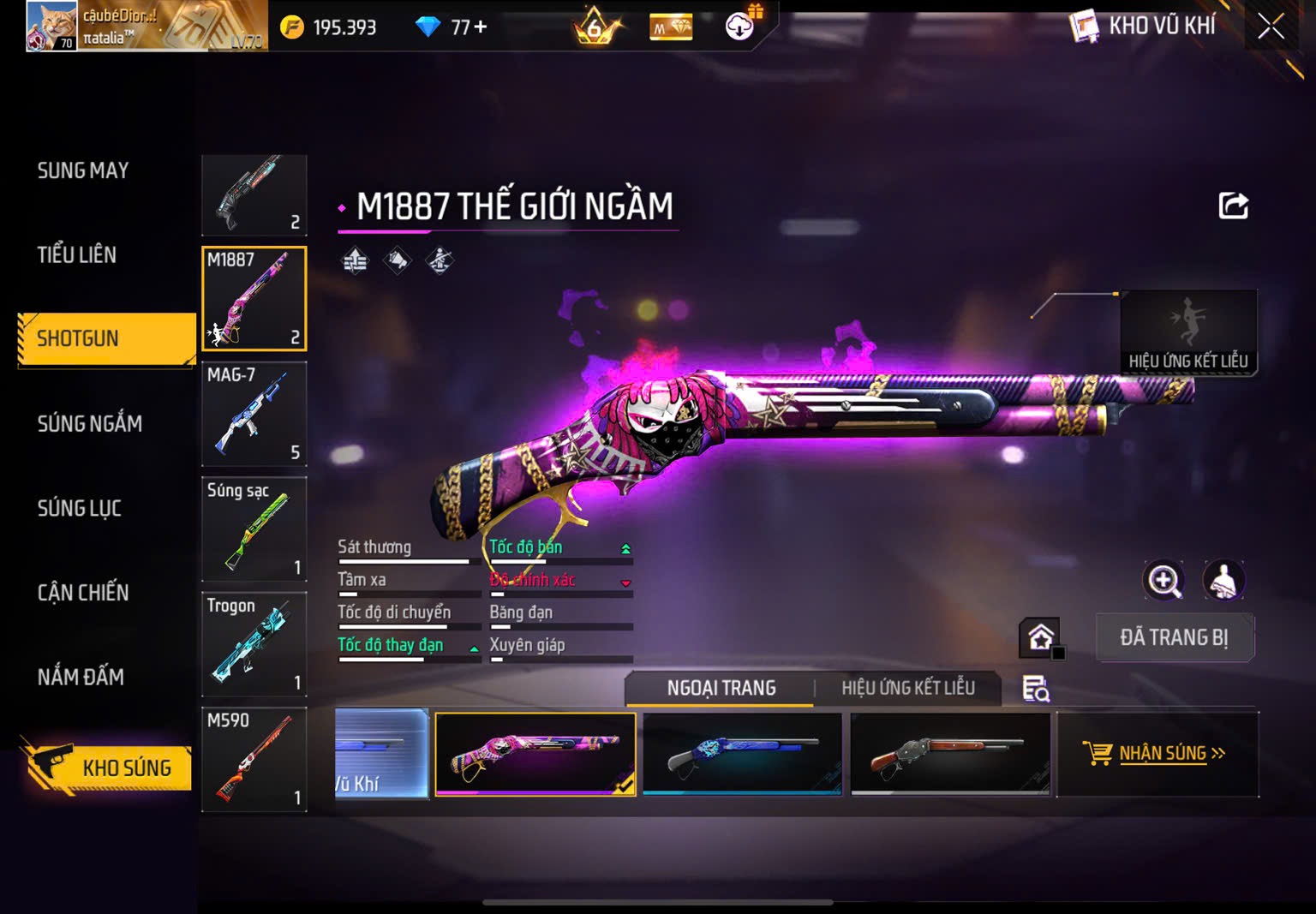Open the NHẬN SÚNG link
Image resolution: width=1316 pixels, height=914 pixels.
point(1157,754)
